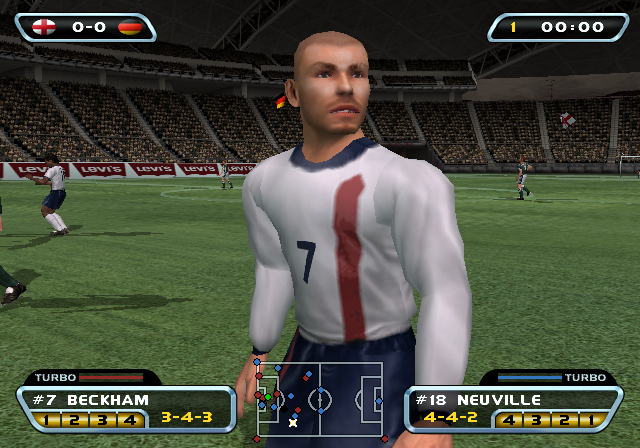The height and width of the screenshot is (448, 640).
Task: Click the England flag on the scoreboard
Action: click(44, 27)
